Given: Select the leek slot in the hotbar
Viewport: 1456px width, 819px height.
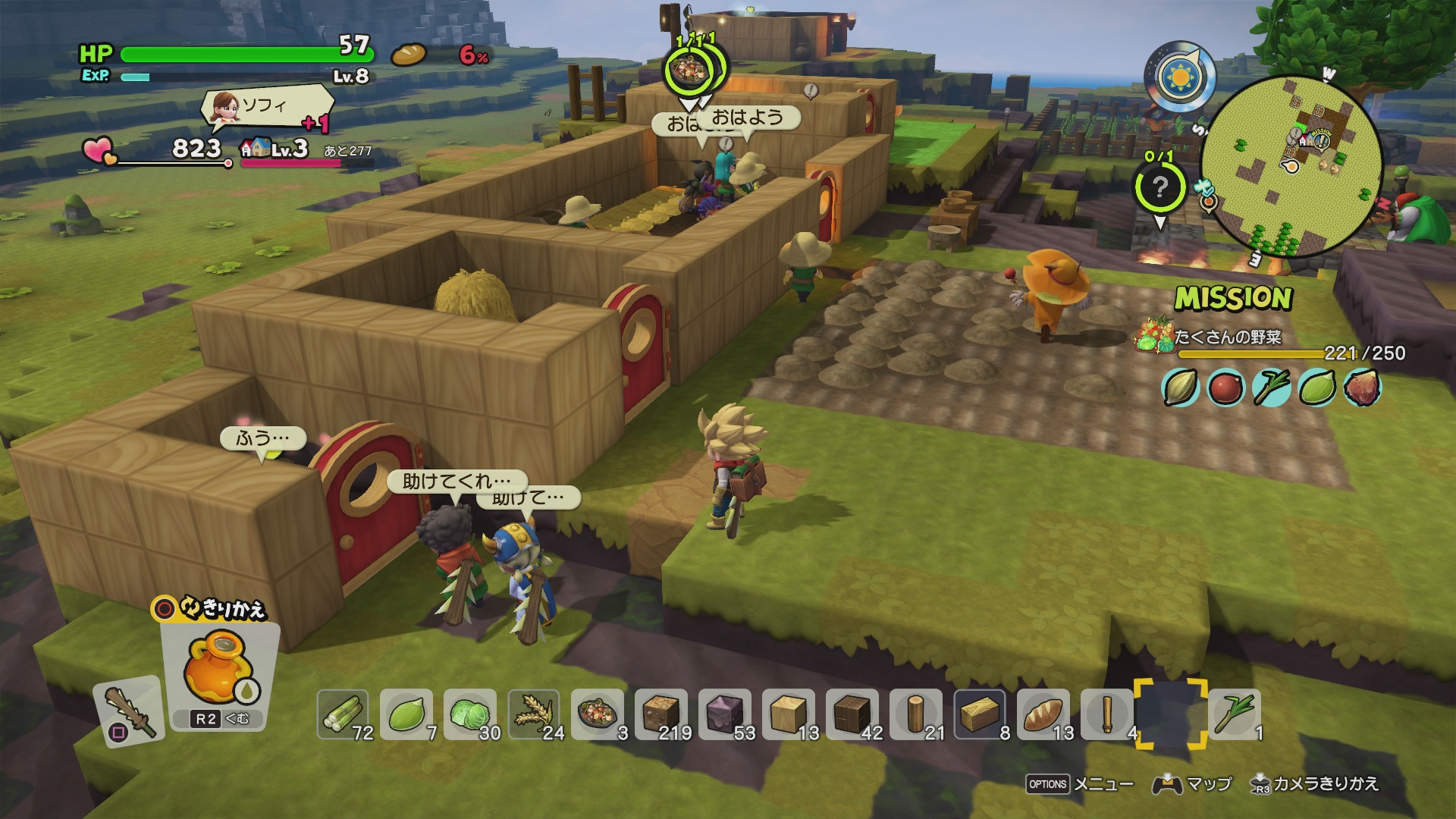Looking at the screenshot, I should [x=1235, y=714].
